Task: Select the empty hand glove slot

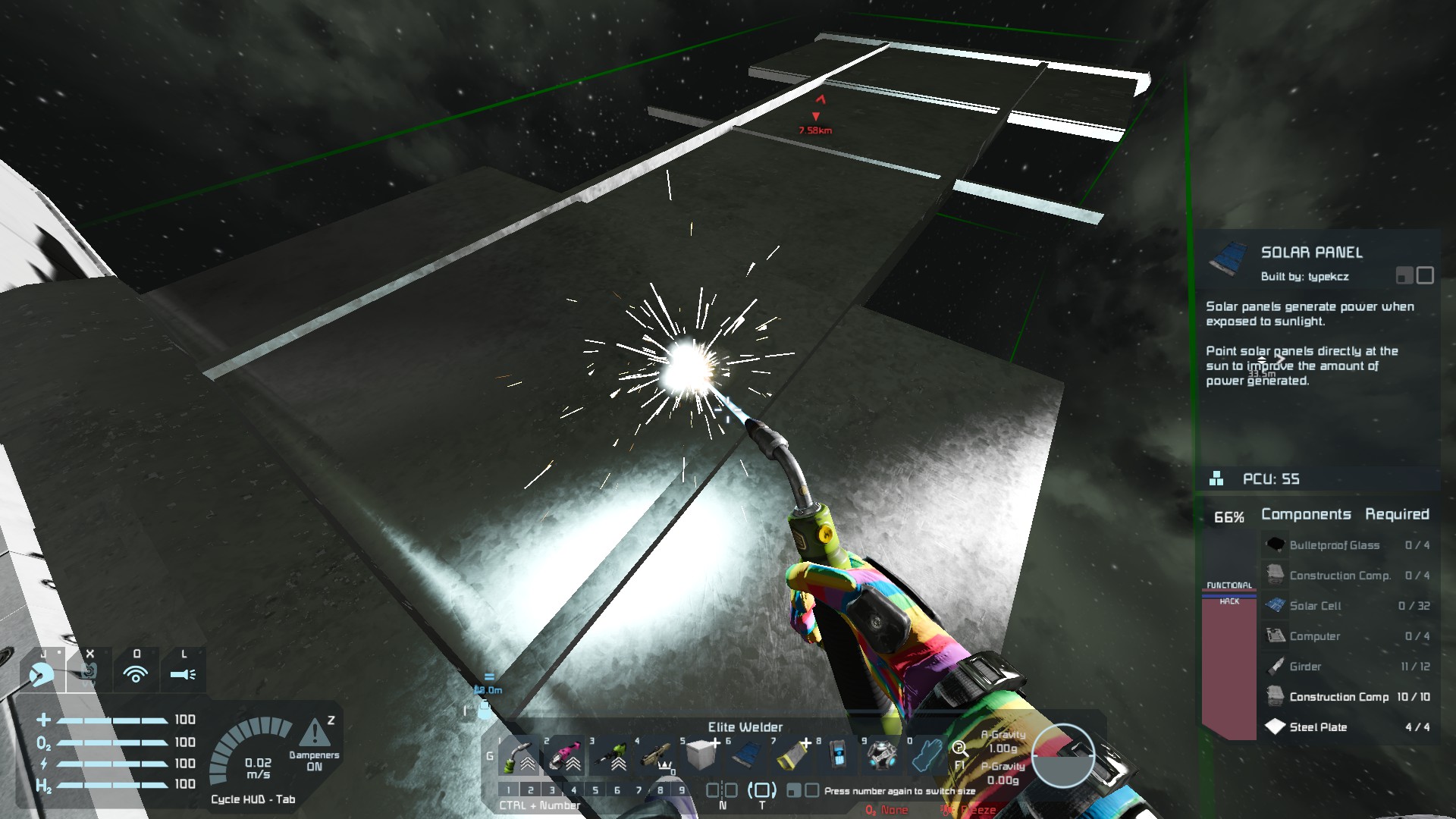Action: pos(927,754)
